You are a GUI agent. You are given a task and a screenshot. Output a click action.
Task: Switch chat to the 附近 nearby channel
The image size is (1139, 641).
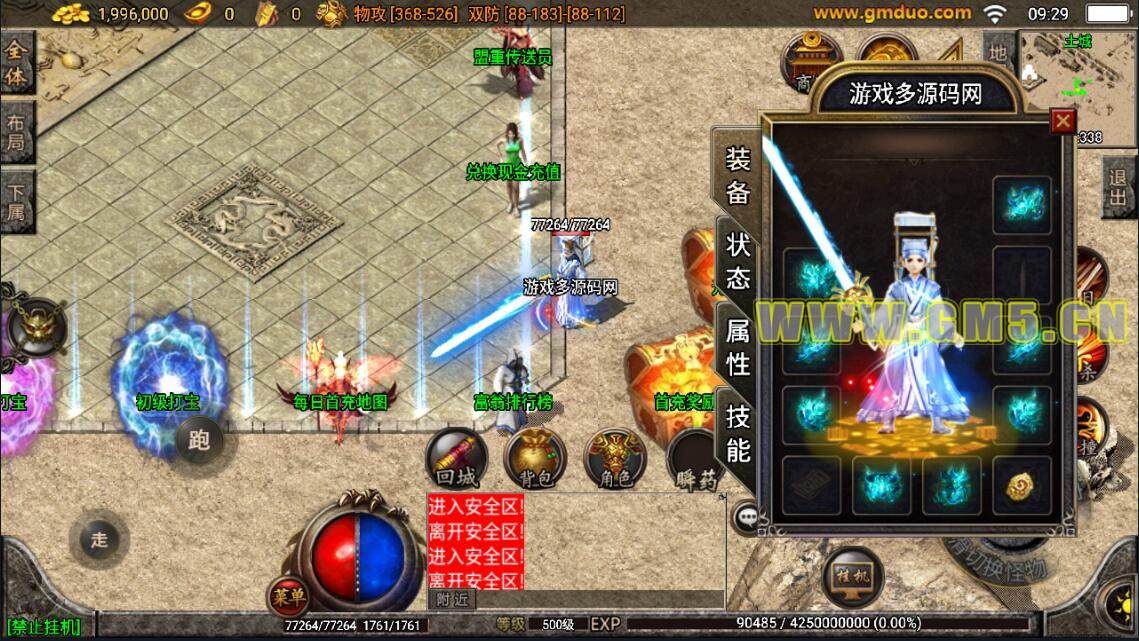click(x=452, y=599)
